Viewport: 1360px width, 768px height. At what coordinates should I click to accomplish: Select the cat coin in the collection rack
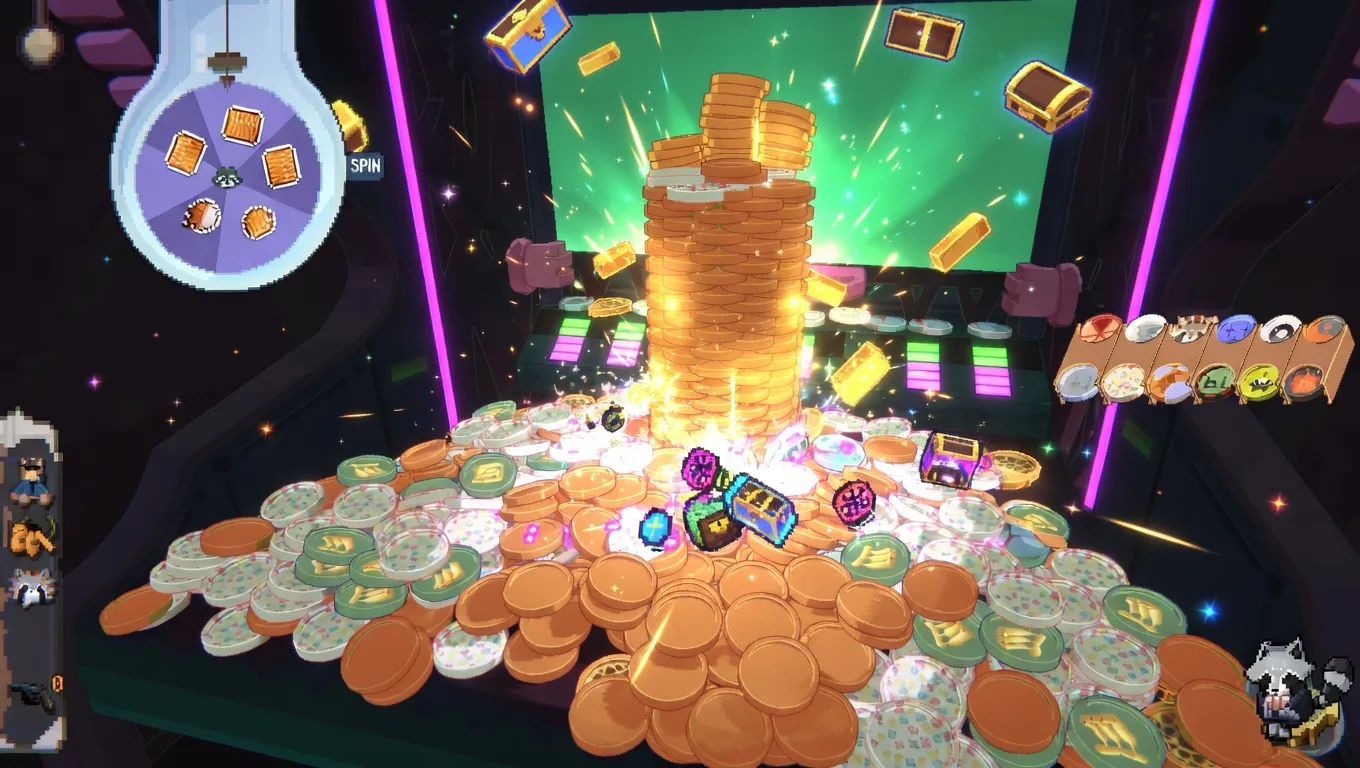(x=1192, y=327)
